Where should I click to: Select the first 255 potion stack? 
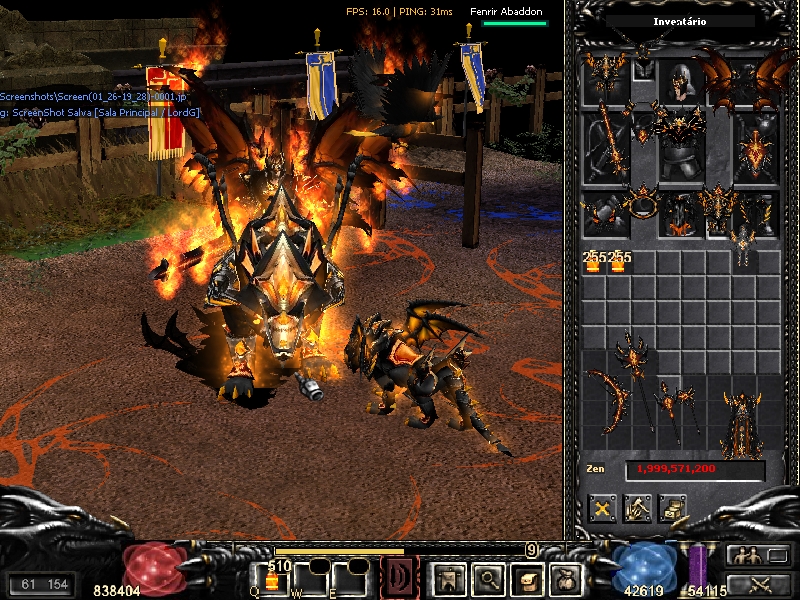coord(592,262)
